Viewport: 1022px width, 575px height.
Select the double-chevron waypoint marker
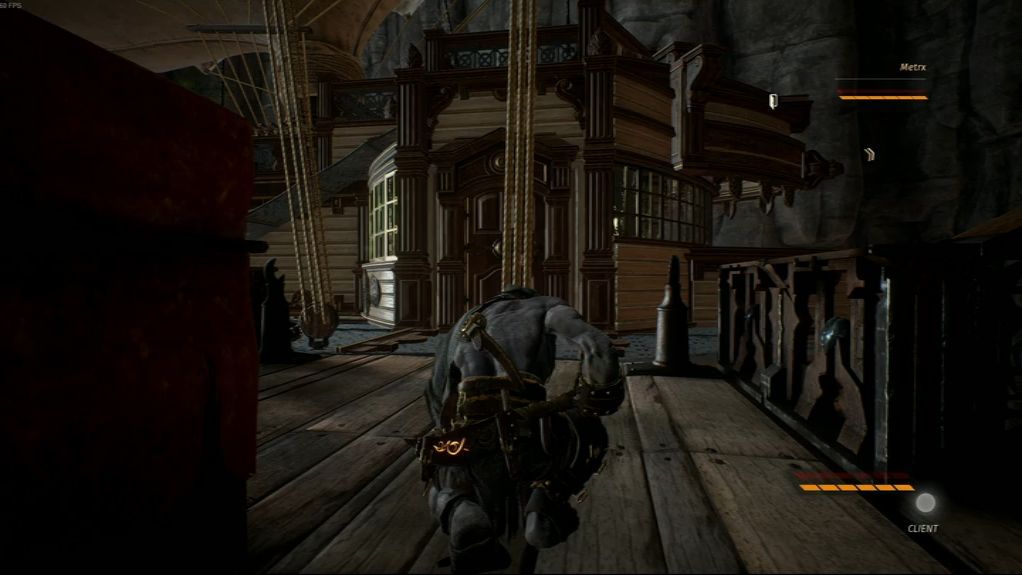click(x=870, y=154)
